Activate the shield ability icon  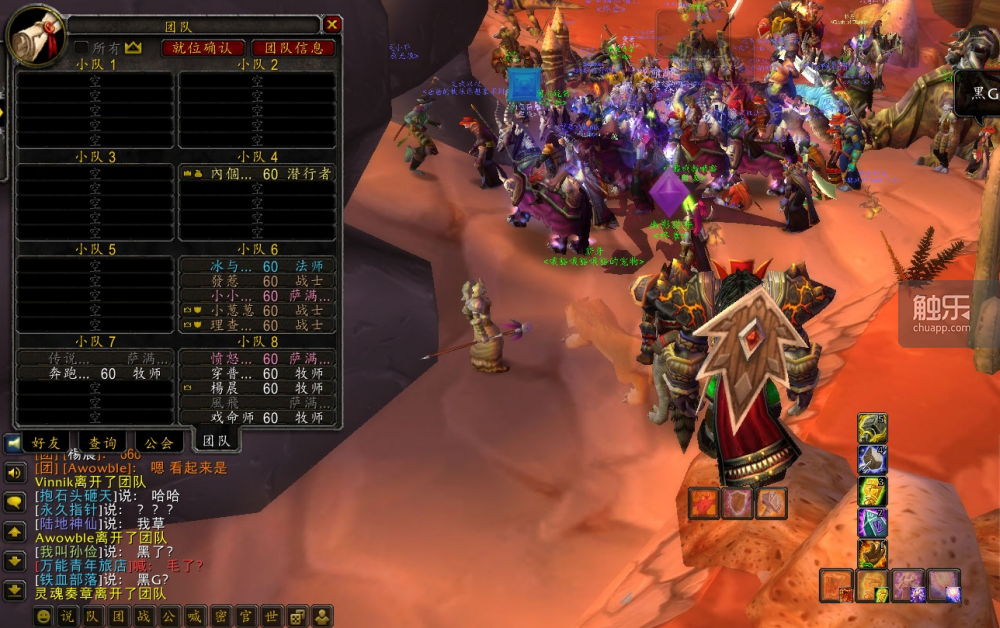coord(737,503)
